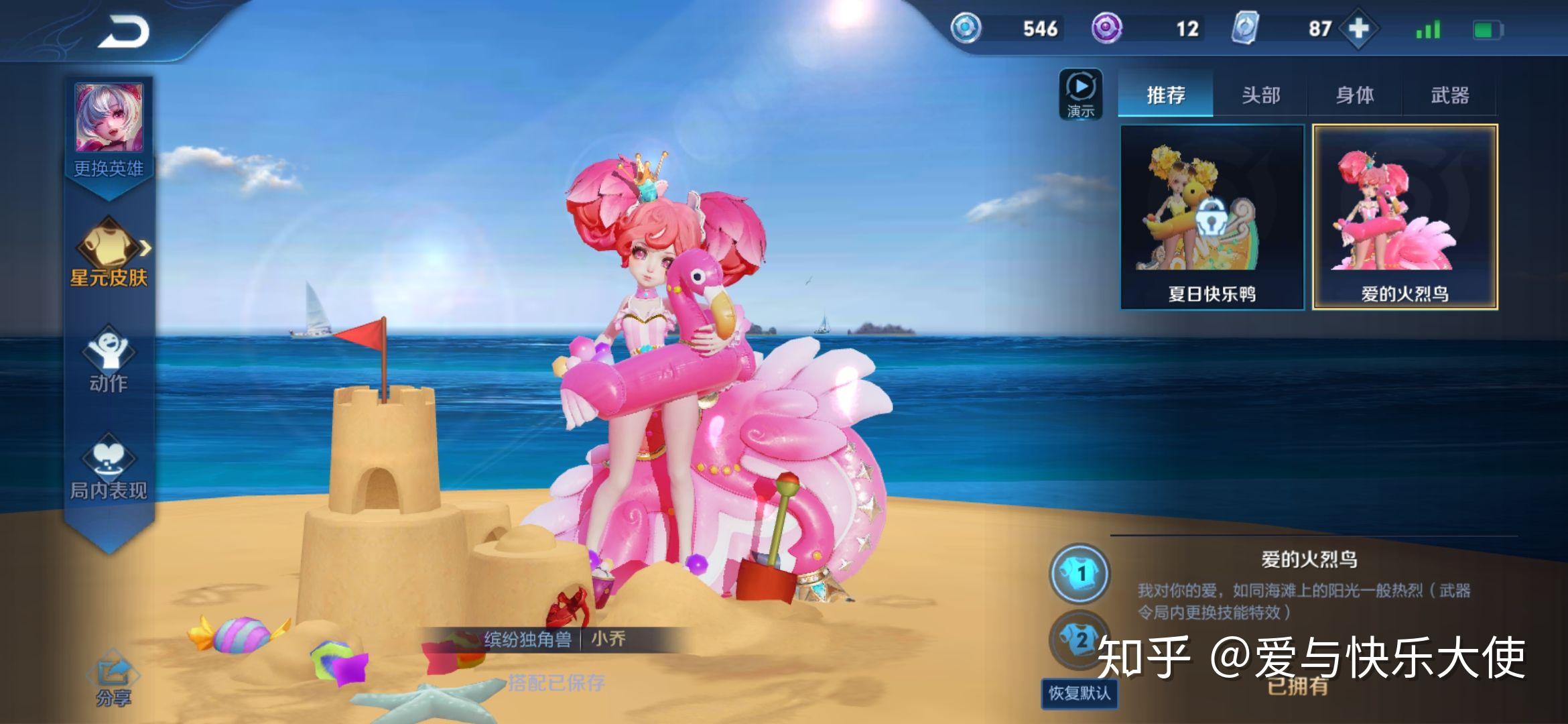Select the locked 夏日快乐鸭 outfit
1568x724 pixels.
tap(1212, 217)
